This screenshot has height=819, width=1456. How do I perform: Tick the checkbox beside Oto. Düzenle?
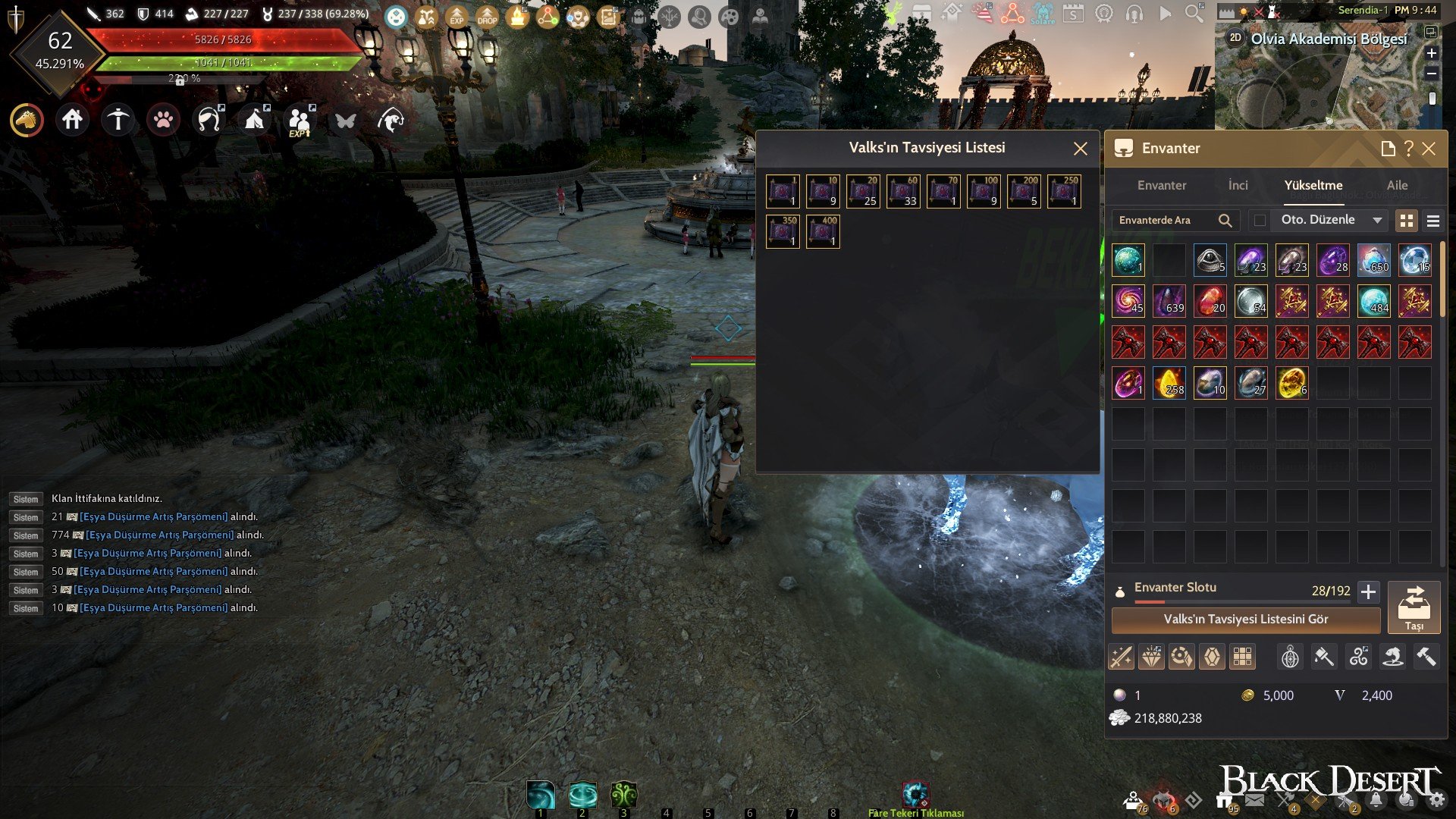1260,221
